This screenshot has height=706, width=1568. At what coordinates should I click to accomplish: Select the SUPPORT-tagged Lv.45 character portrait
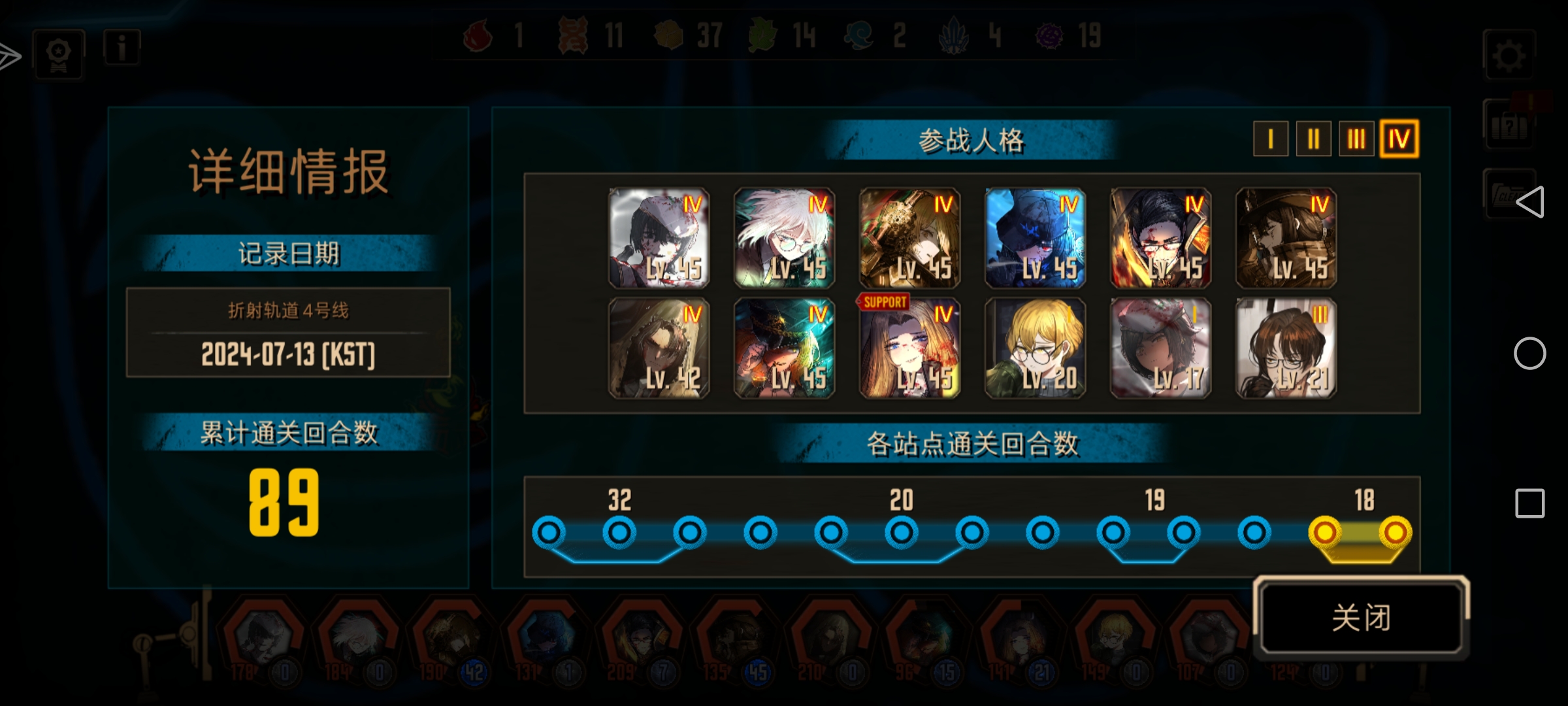(x=909, y=346)
